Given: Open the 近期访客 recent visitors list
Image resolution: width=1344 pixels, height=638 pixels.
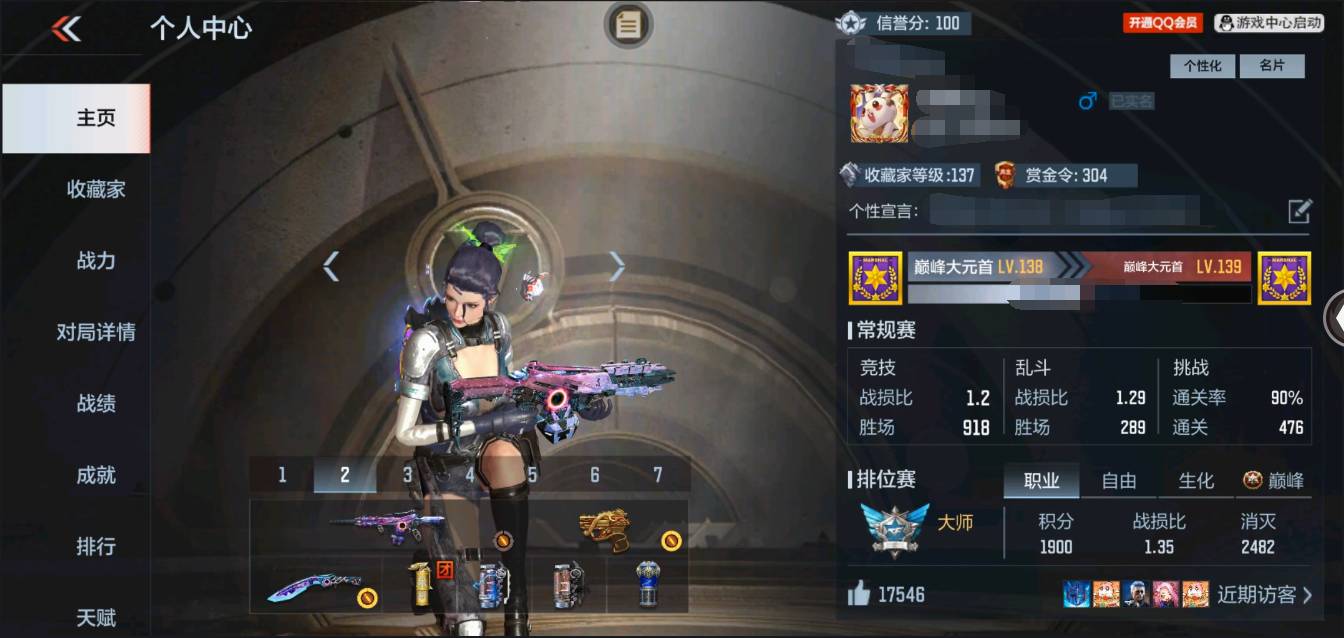Looking at the screenshot, I should (1264, 595).
